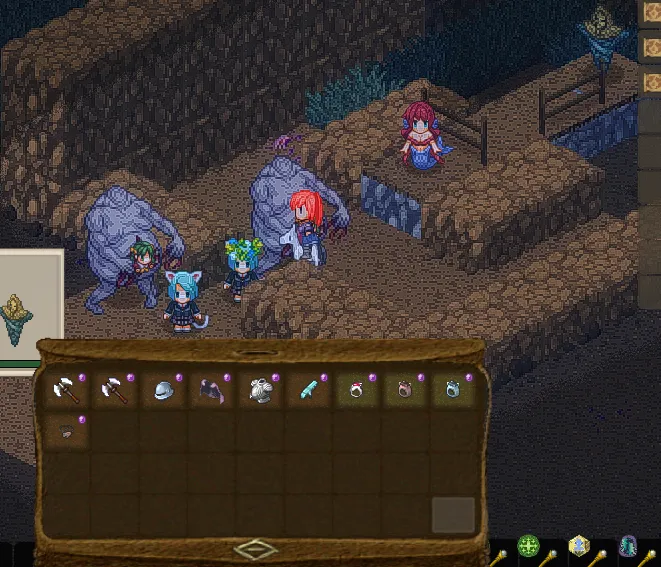Screen dimensions: 661x567
Task: Activate the green clover orb skill
Action: tap(528, 547)
